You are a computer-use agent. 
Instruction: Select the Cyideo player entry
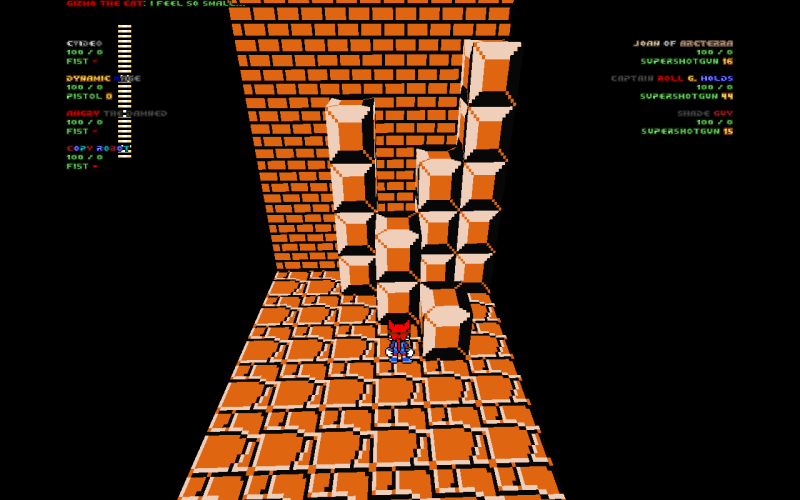click(85, 44)
